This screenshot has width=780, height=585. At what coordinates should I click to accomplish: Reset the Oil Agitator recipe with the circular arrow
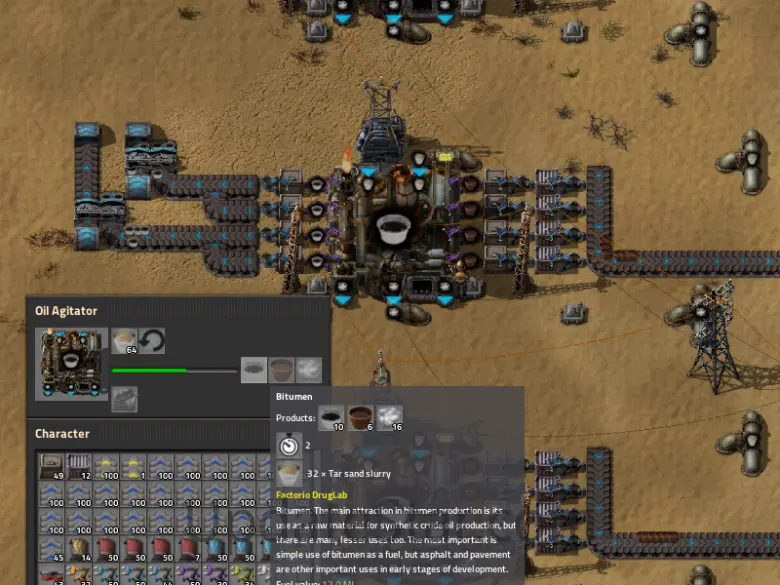point(152,342)
